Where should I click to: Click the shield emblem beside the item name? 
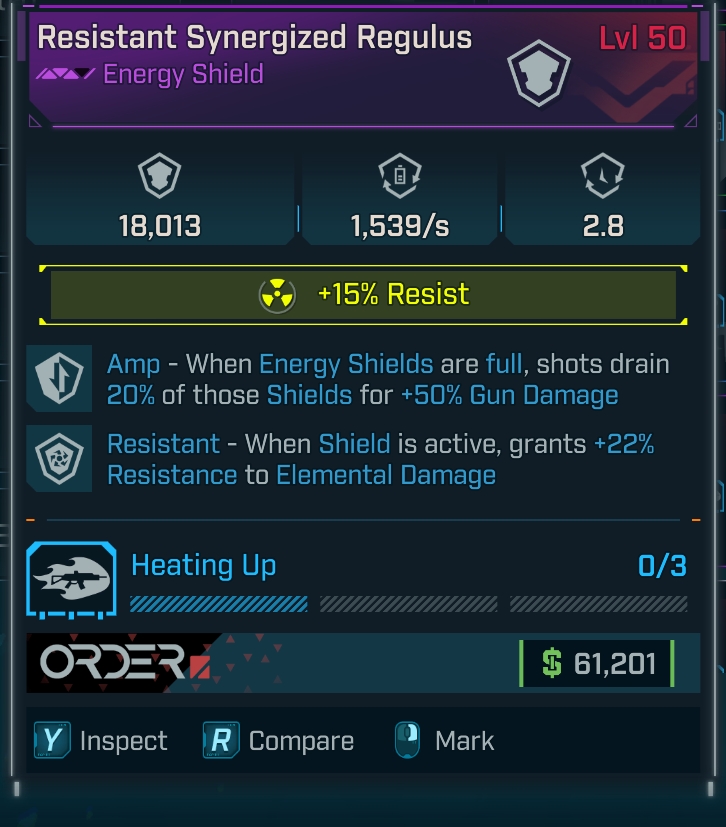click(x=539, y=74)
